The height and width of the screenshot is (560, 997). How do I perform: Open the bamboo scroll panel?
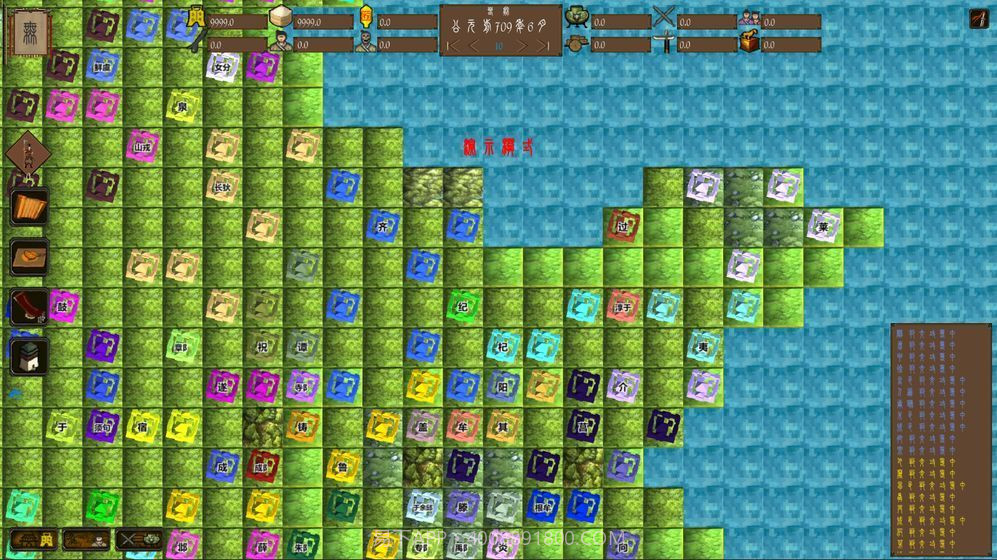[30, 208]
